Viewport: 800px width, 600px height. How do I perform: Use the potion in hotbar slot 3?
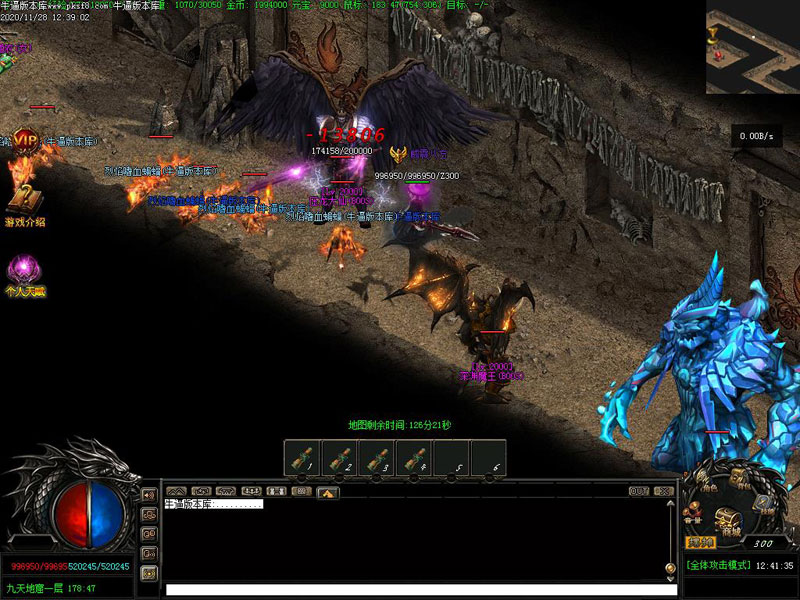click(377, 459)
